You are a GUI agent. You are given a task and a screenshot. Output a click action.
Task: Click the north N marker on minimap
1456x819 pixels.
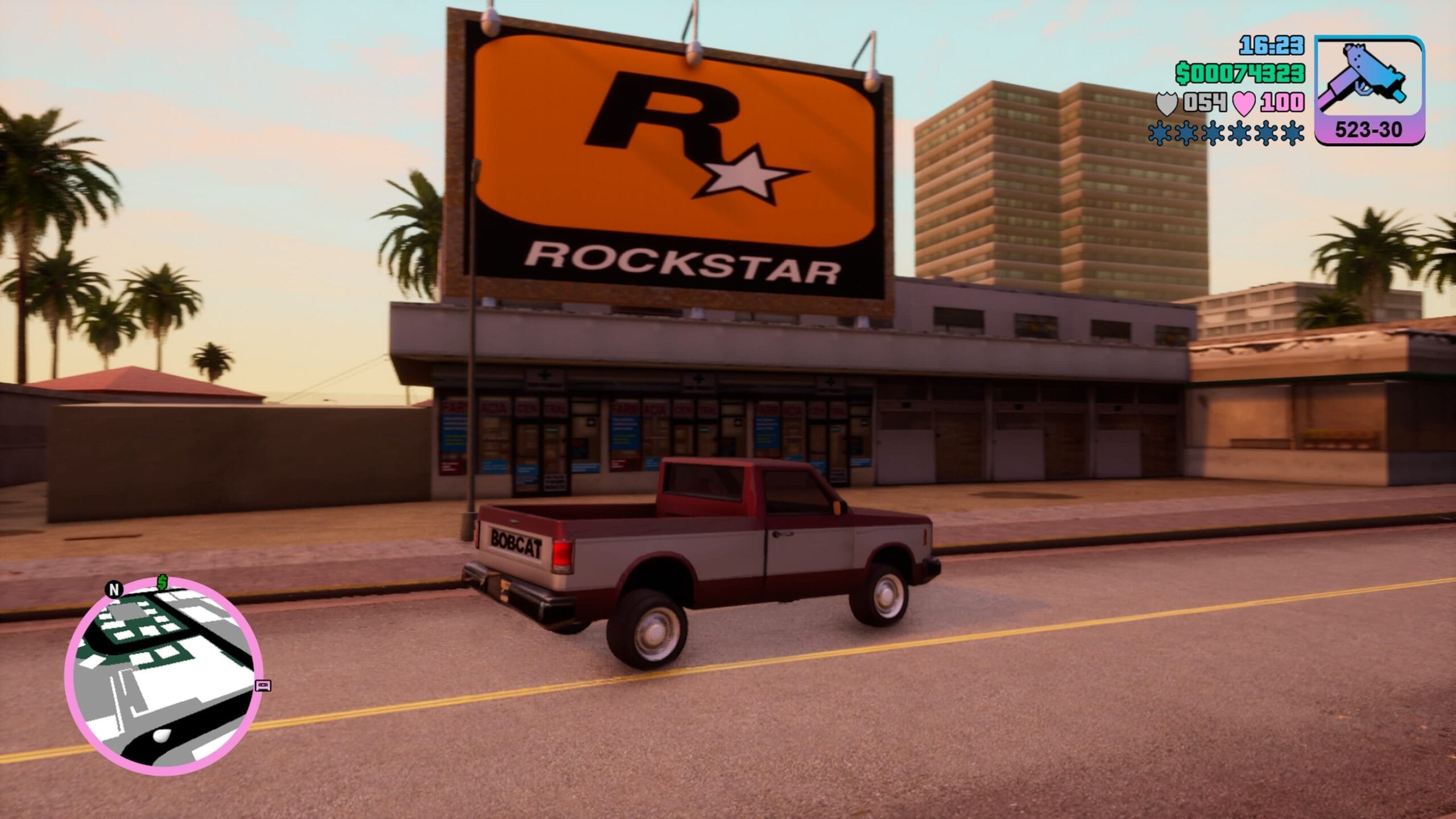coord(114,589)
